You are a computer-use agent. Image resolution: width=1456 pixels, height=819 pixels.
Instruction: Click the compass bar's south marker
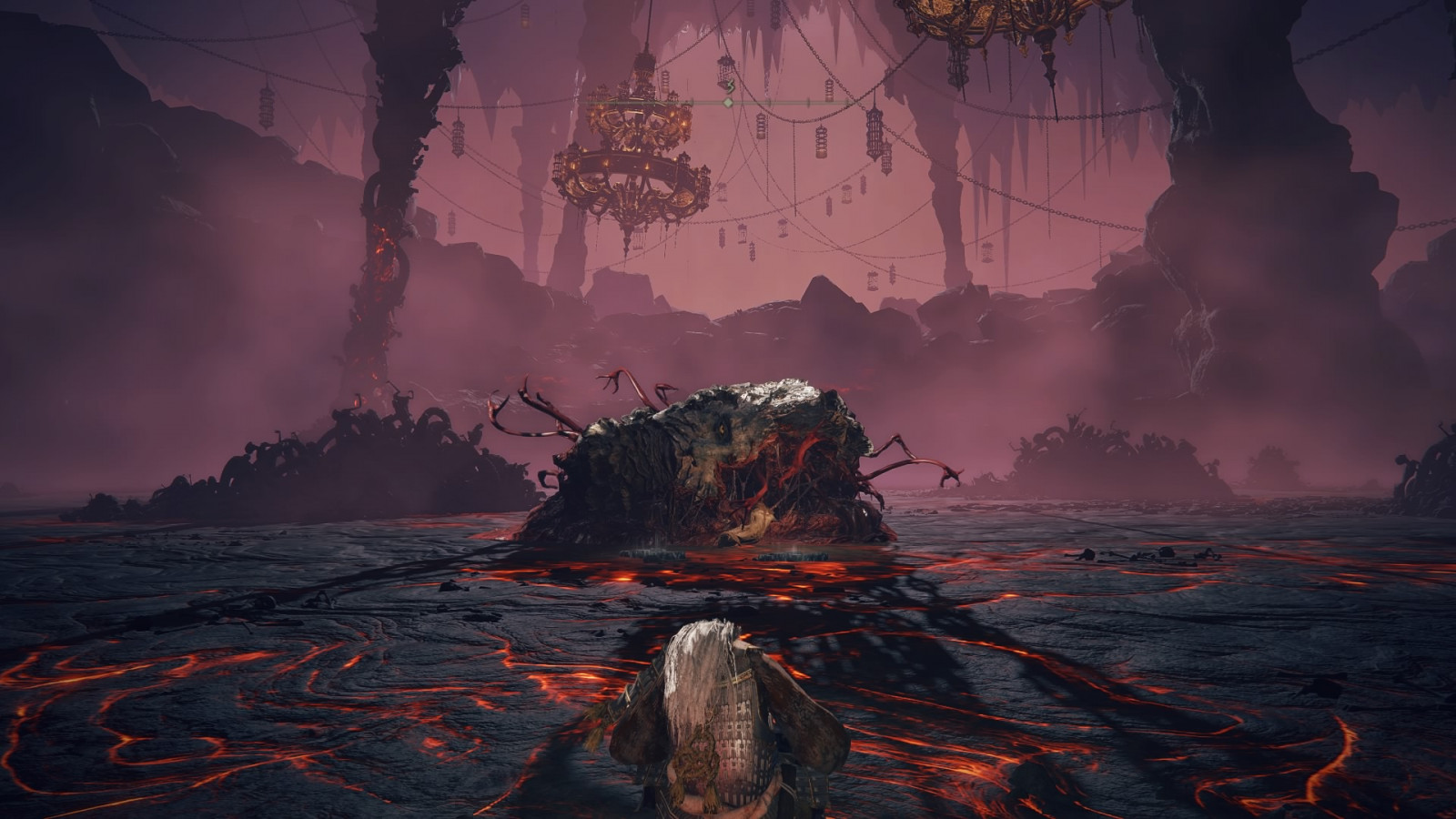(x=729, y=87)
